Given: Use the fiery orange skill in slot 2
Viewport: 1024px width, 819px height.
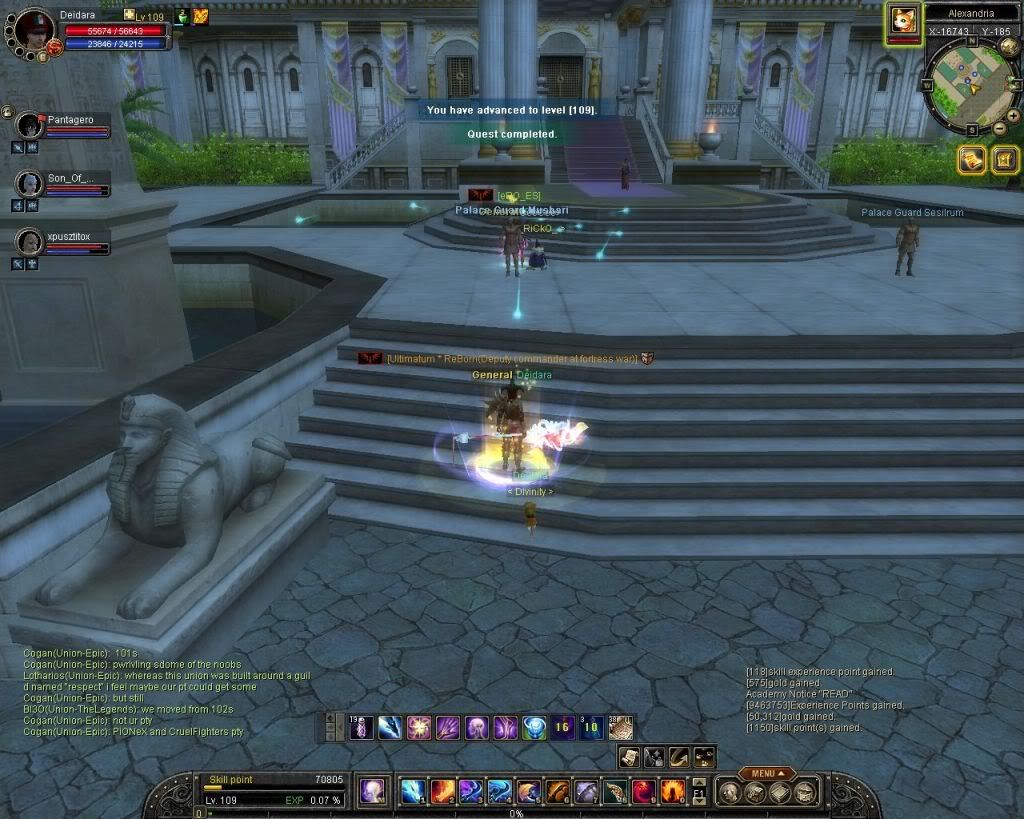Looking at the screenshot, I should click(442, 791).
